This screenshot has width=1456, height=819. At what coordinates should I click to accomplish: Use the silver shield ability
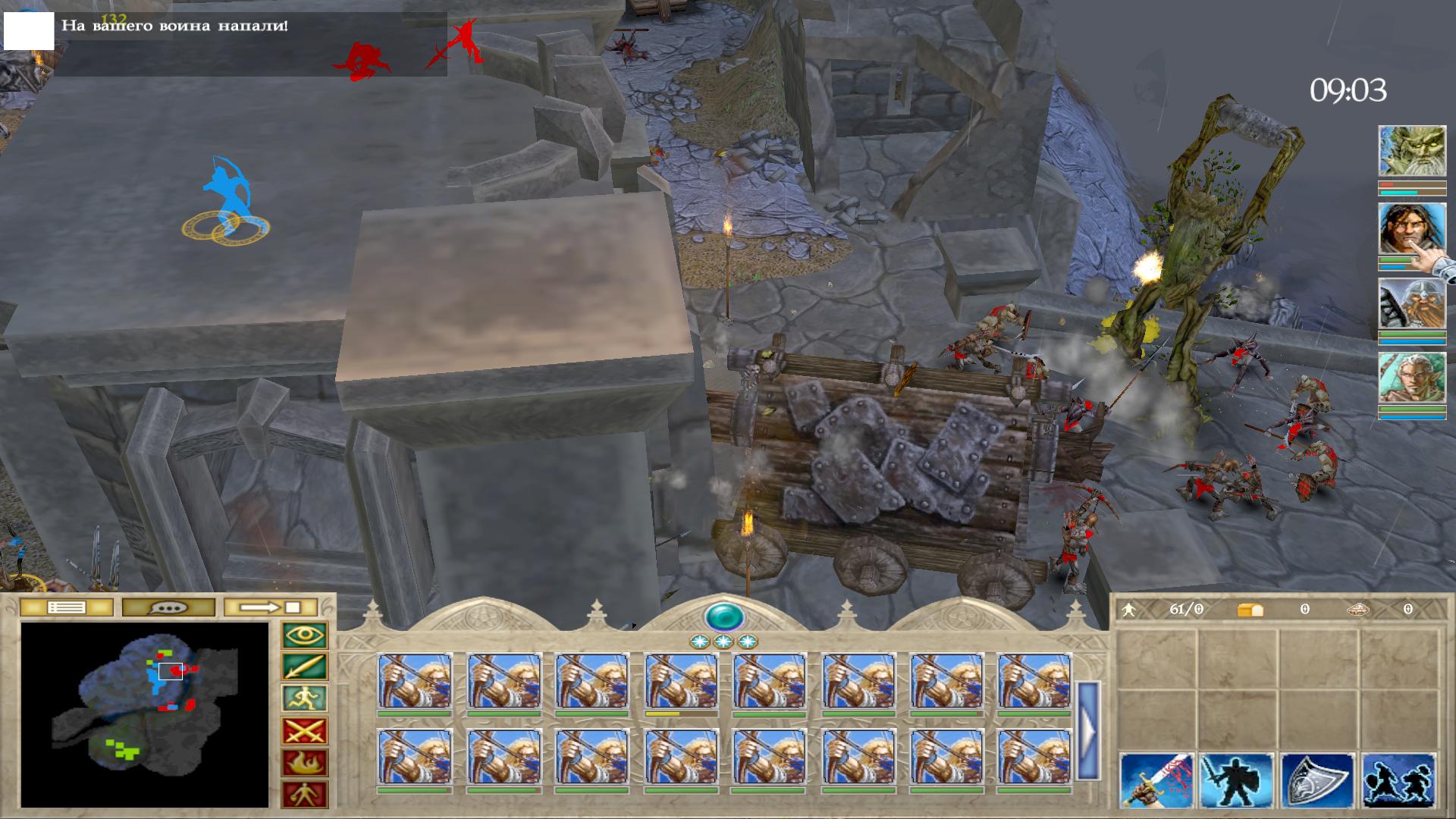[x=1317, y=781]
